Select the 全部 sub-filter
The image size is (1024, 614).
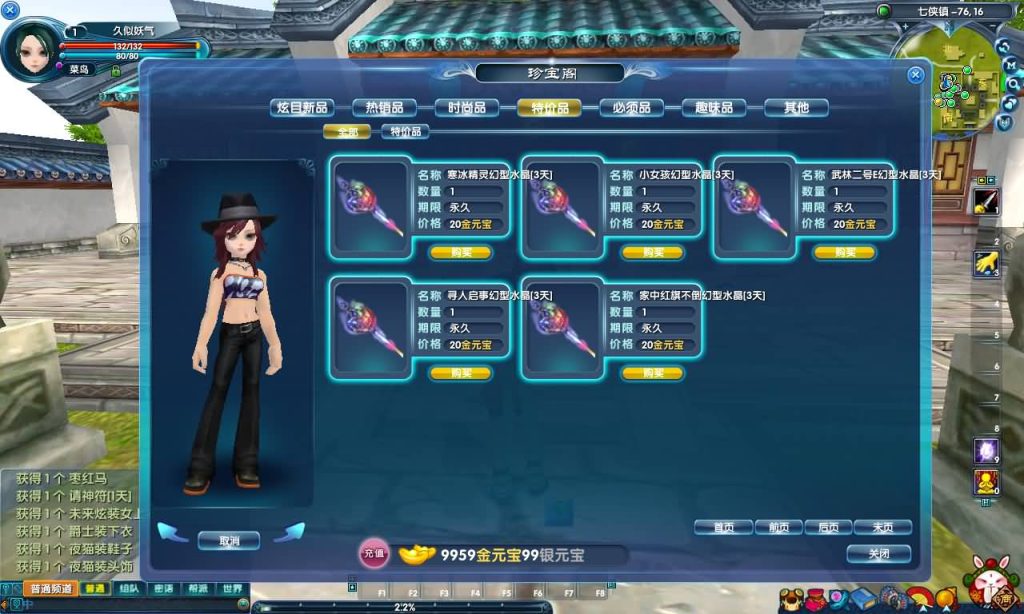pos(347,131)
